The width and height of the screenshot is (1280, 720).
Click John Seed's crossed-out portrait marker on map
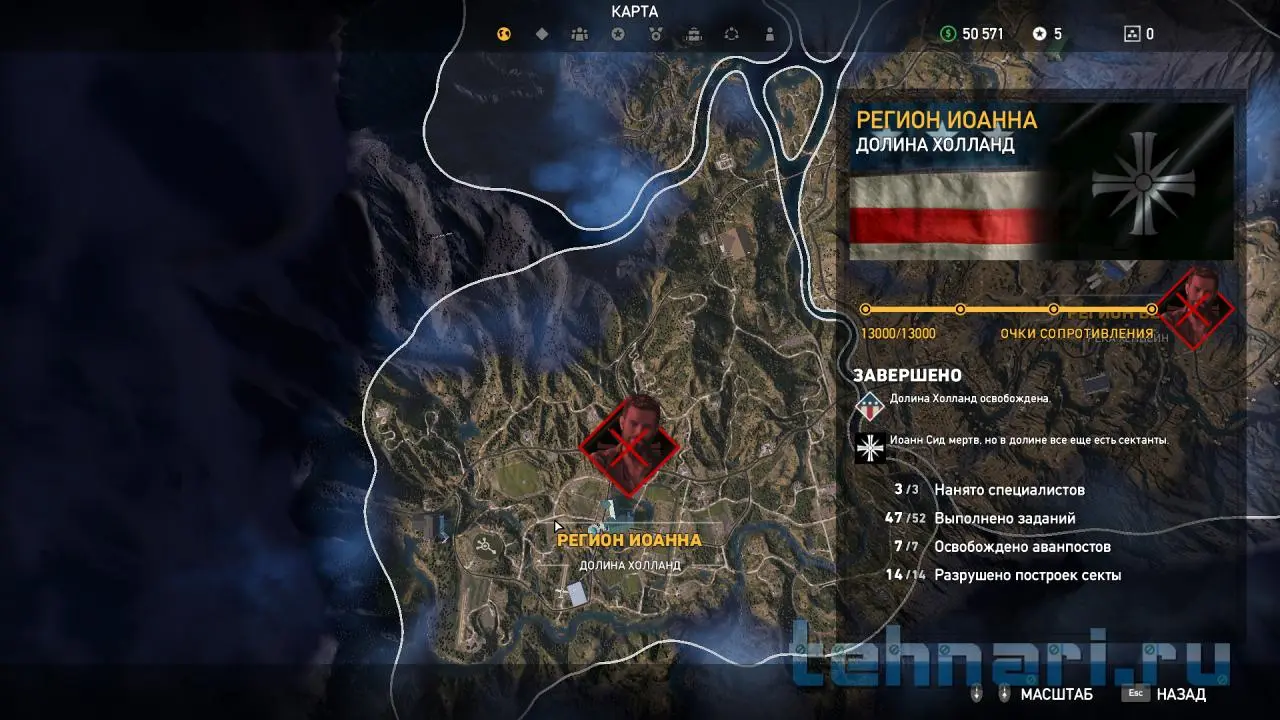click(630, 445)
